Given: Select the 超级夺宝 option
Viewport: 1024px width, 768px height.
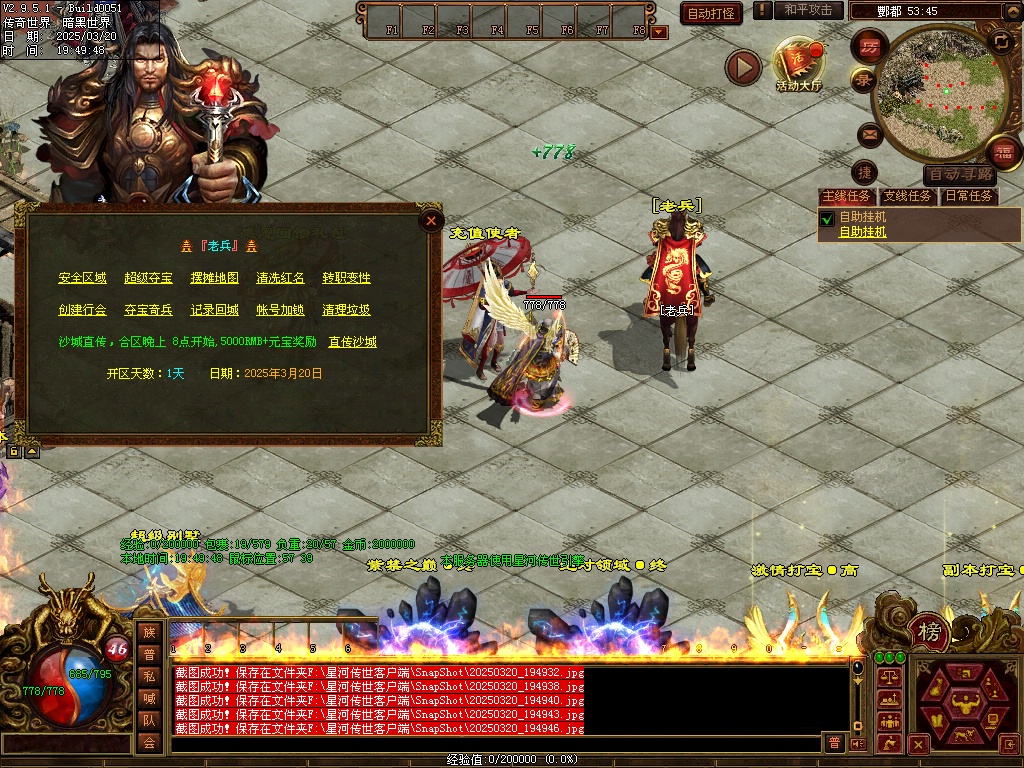Looking at the screenshot, I should coord(148,278).
